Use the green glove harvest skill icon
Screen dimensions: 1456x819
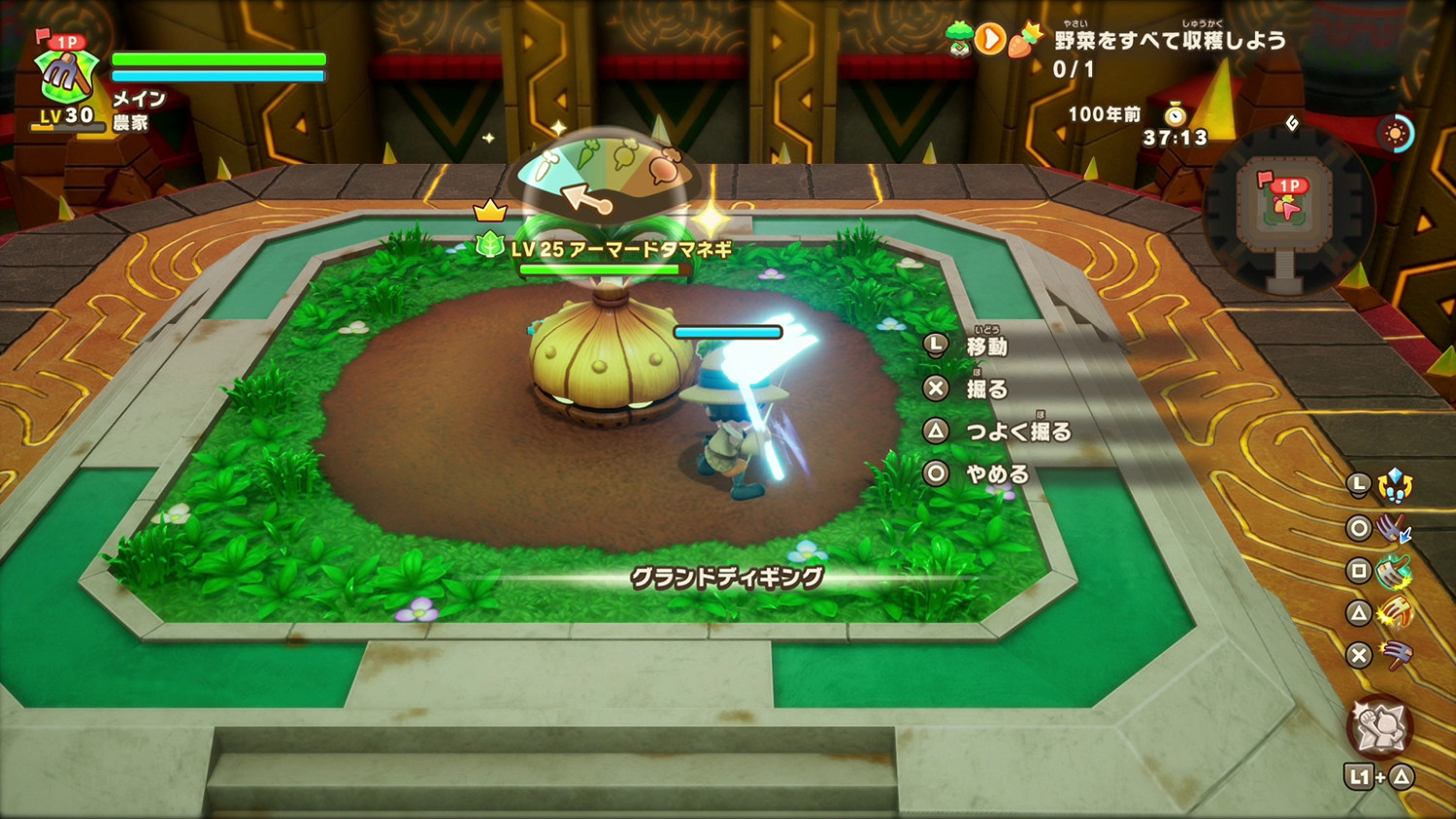click(x=1392, y=571)
